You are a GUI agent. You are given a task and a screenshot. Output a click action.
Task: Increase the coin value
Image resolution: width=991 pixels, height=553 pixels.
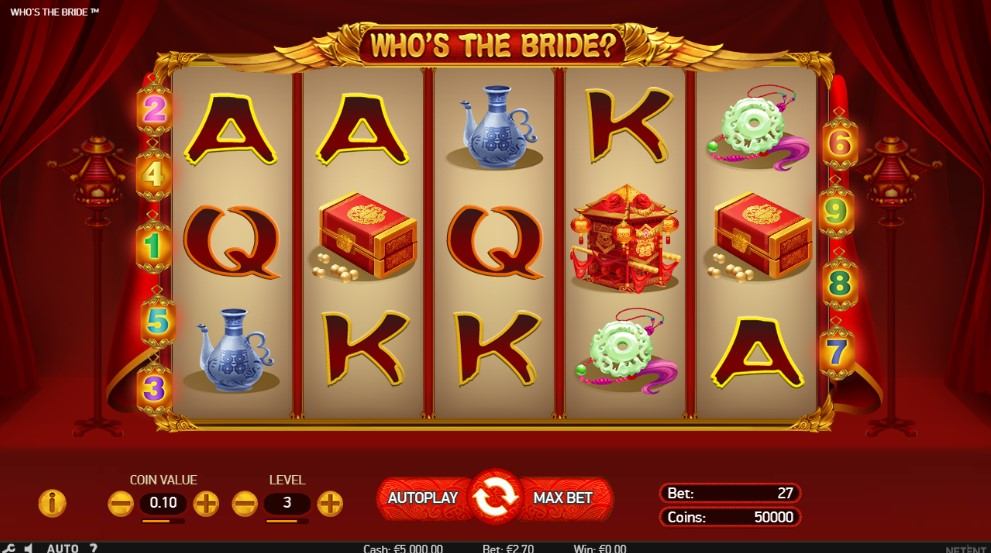206,503
